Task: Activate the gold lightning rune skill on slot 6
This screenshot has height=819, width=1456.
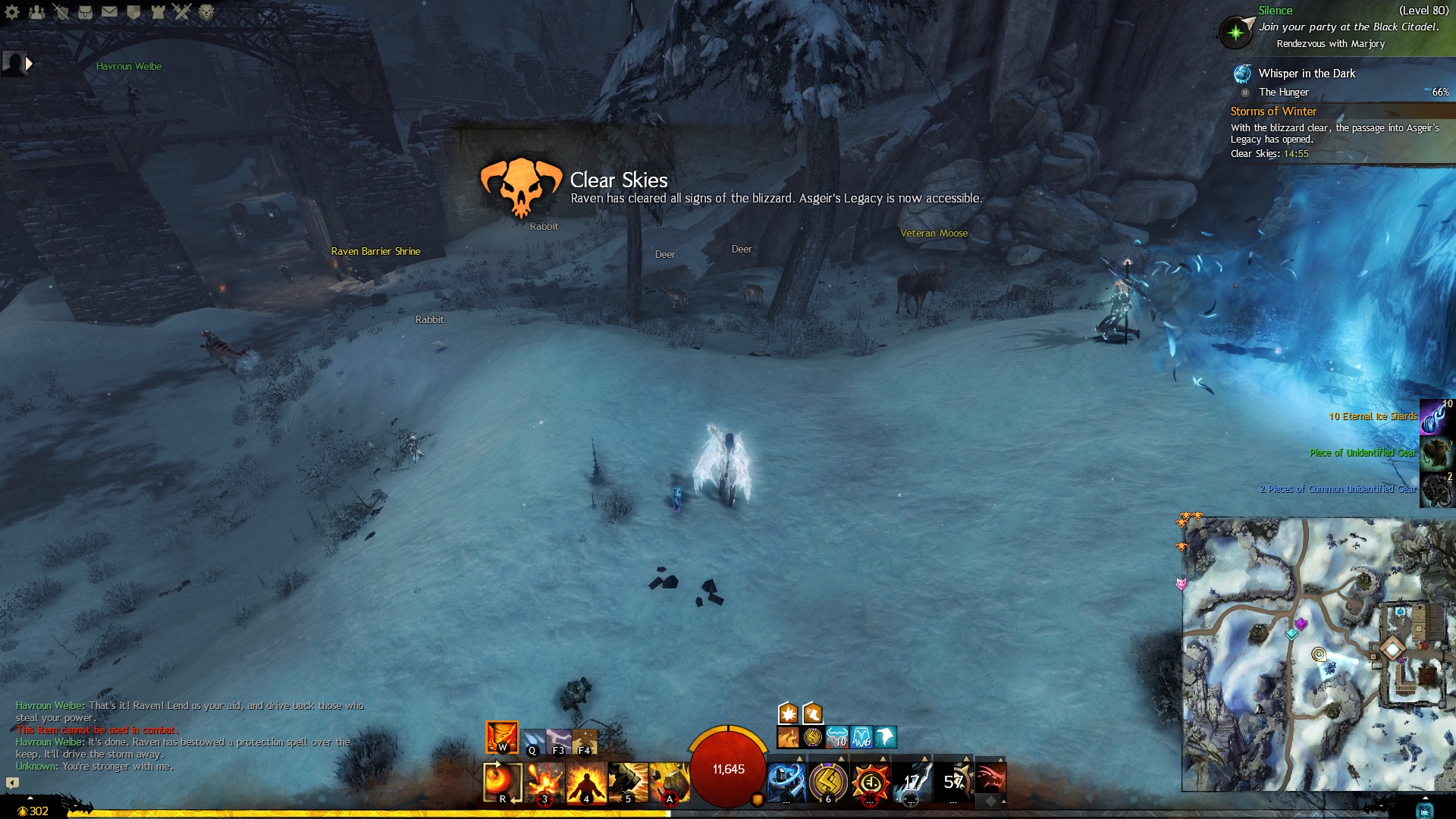Action: (x=827, y=782)
